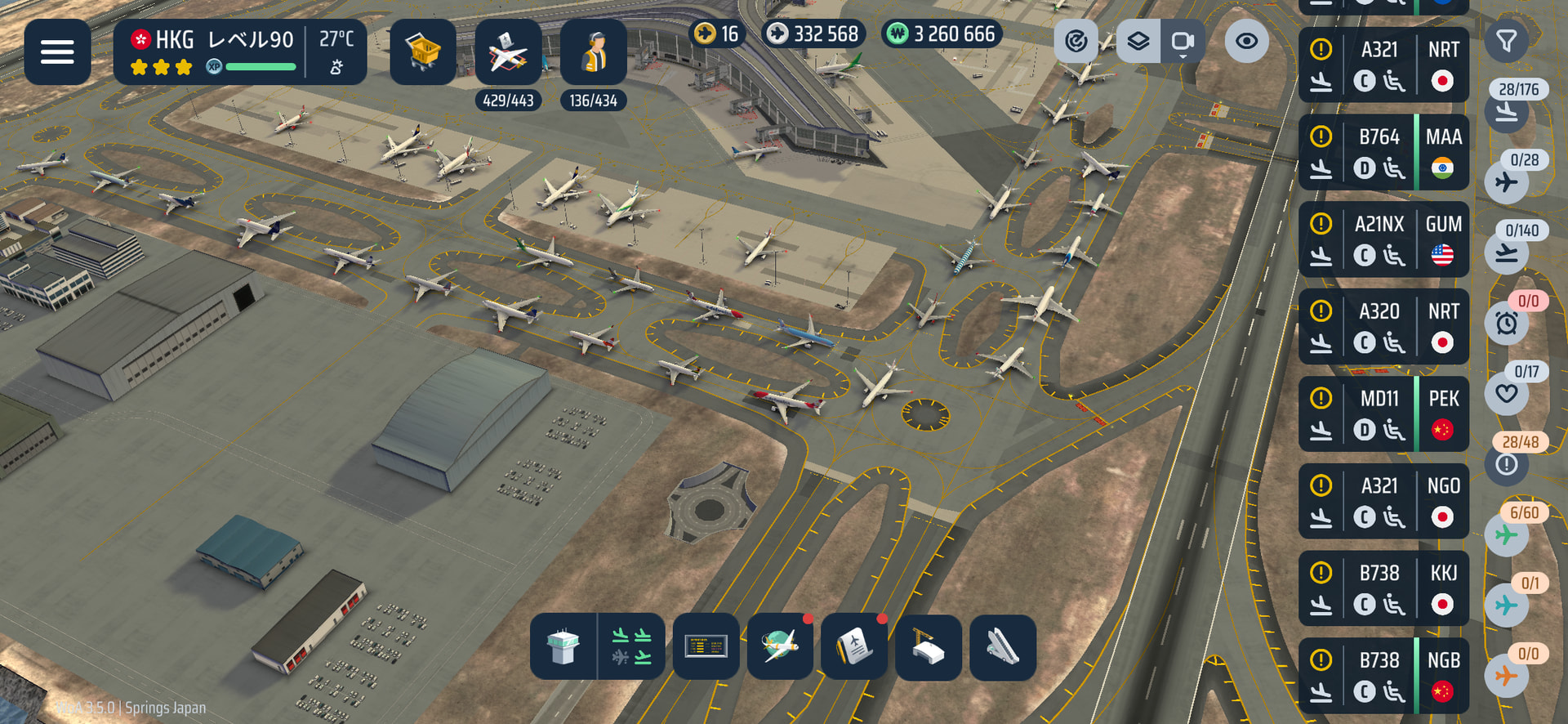Open the airplane fleet panel
Viewport: 1568px width, 724px height.
[x=507, y=51]
